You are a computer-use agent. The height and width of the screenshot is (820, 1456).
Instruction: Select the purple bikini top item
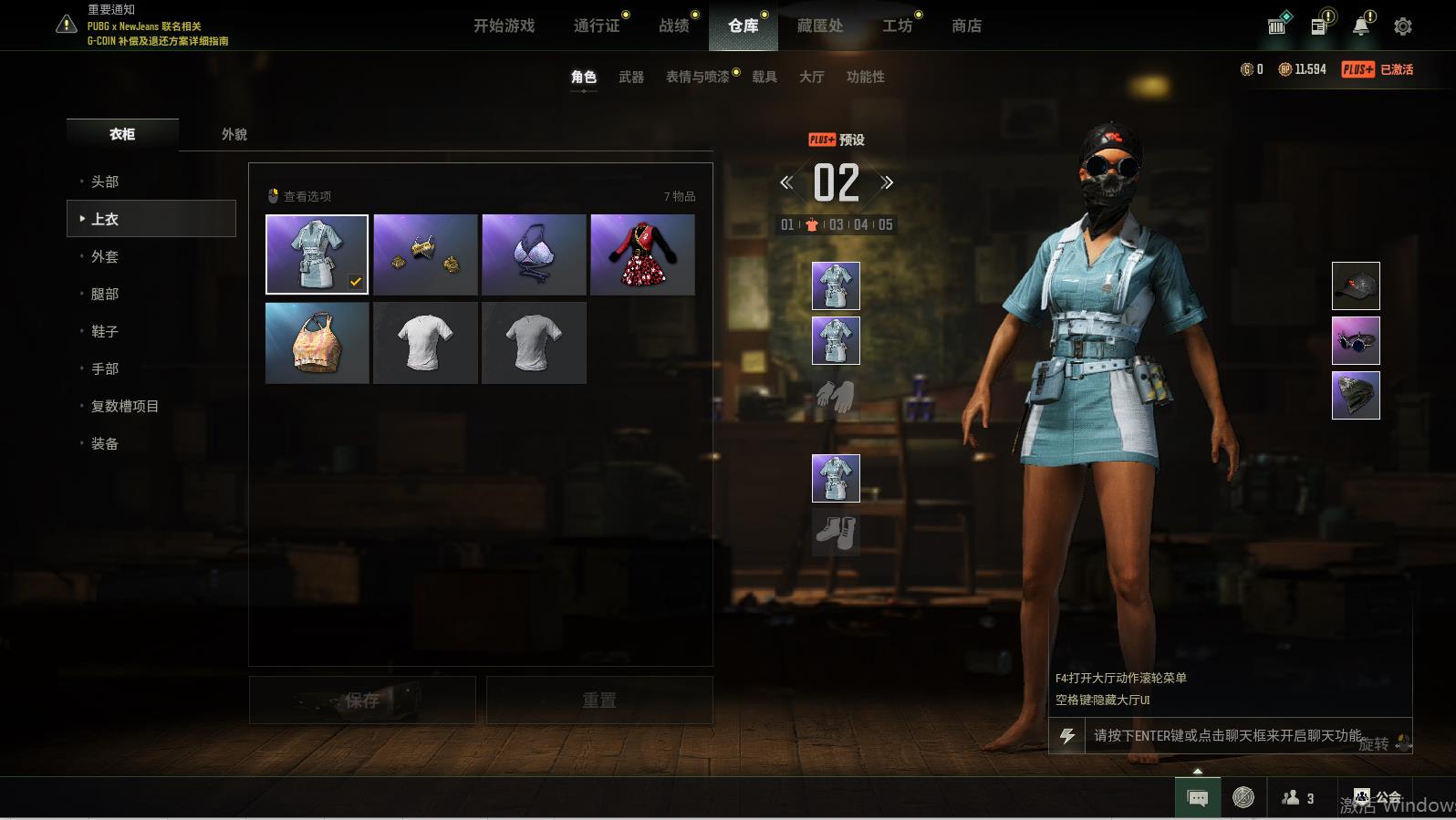pos(534,254)
